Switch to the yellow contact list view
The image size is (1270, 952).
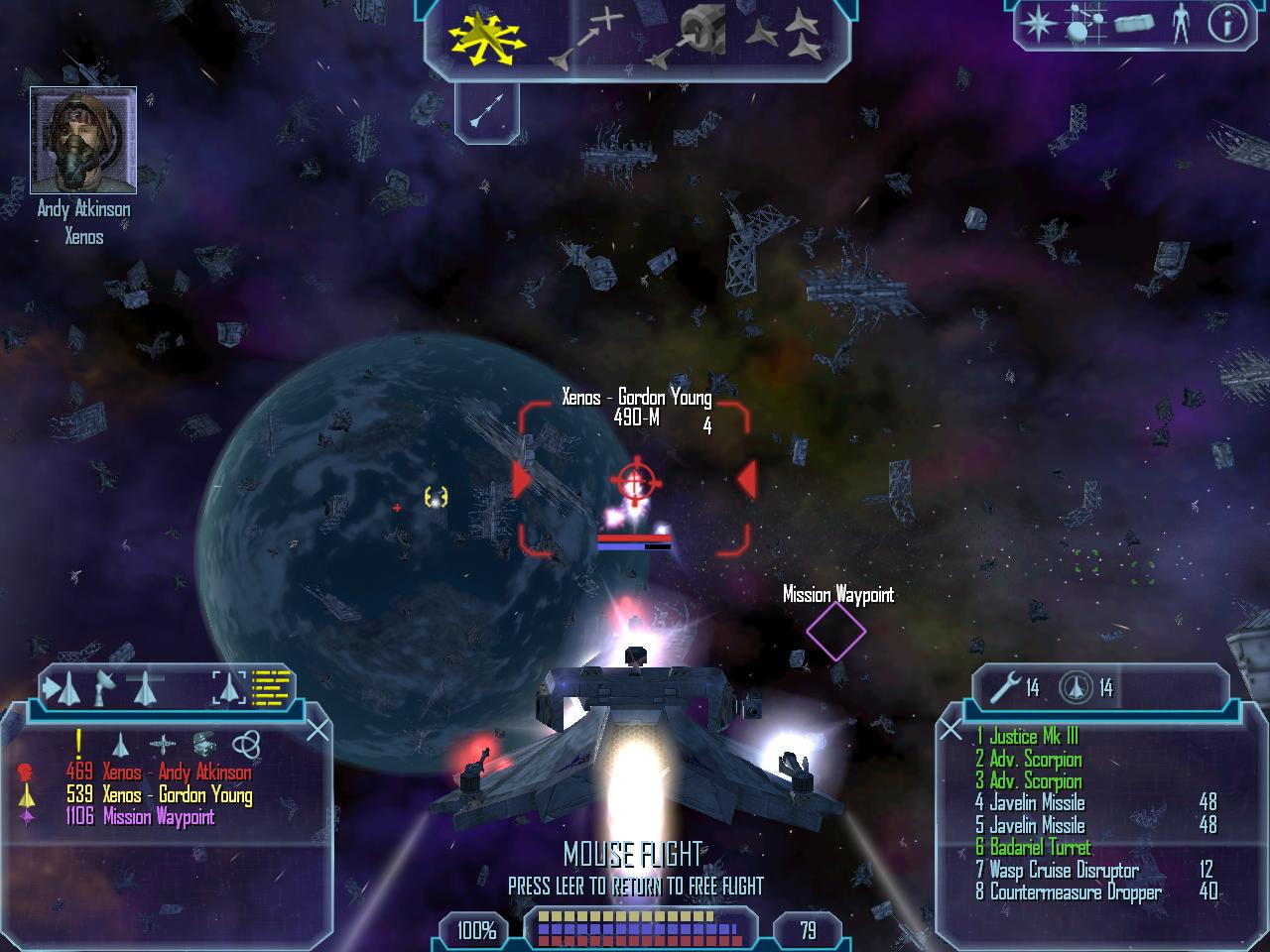click(x=271, y=686)
